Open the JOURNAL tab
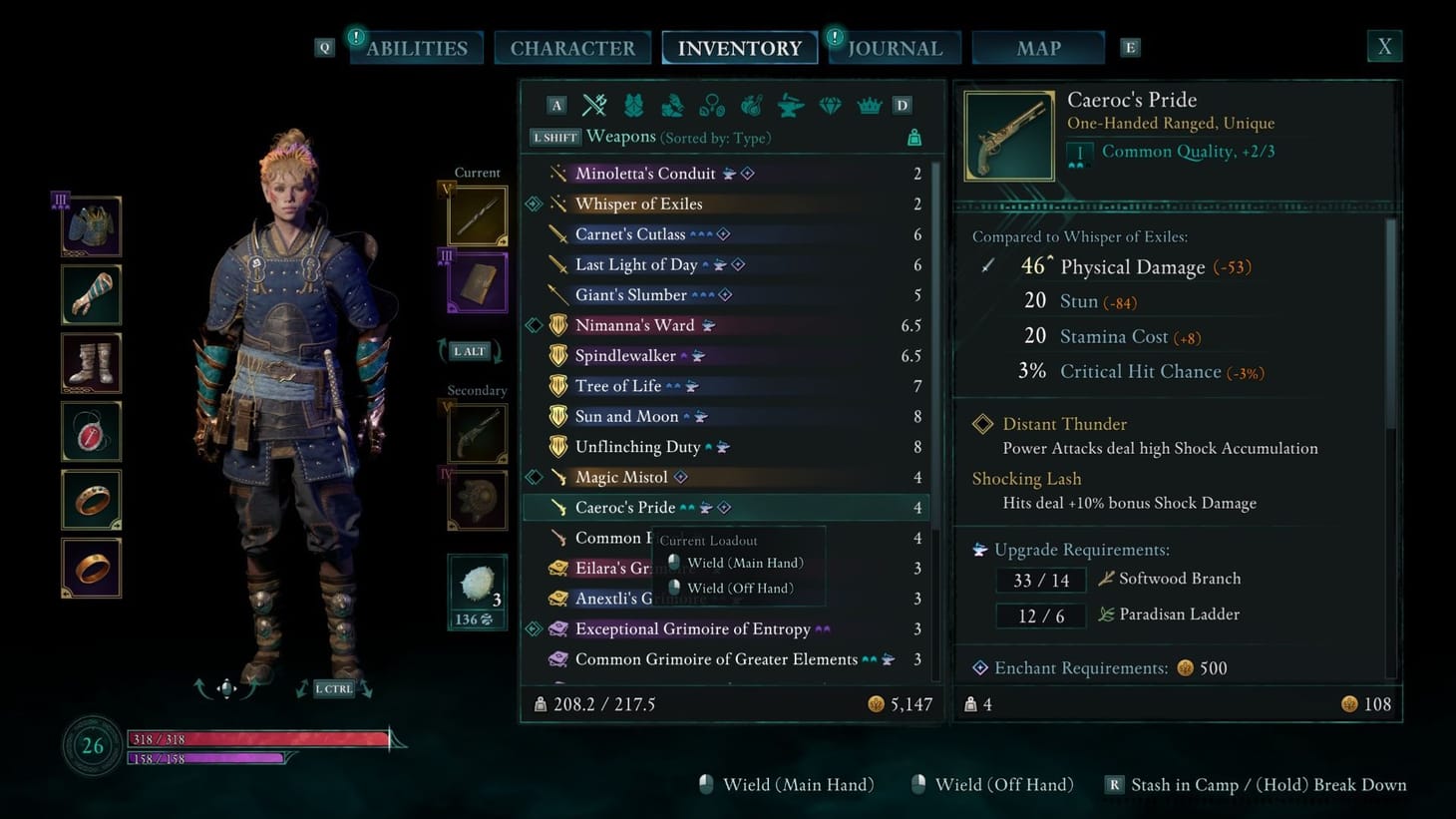1456x819 pixels. (894, 47)
